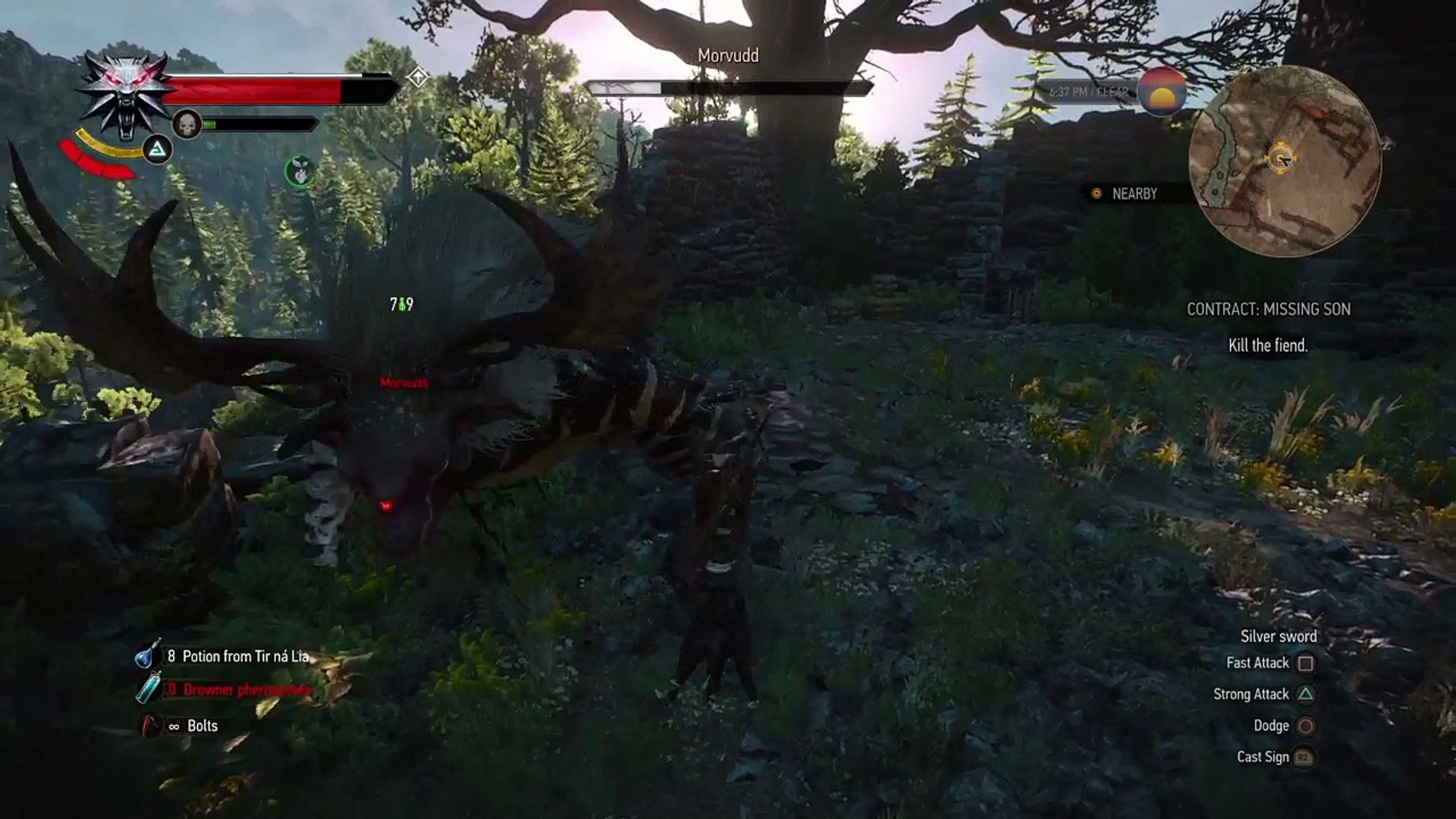Click the circular minimap
Viewport: 1456px width, 819px height.
pyautogui.click(x=1284, y=161)
